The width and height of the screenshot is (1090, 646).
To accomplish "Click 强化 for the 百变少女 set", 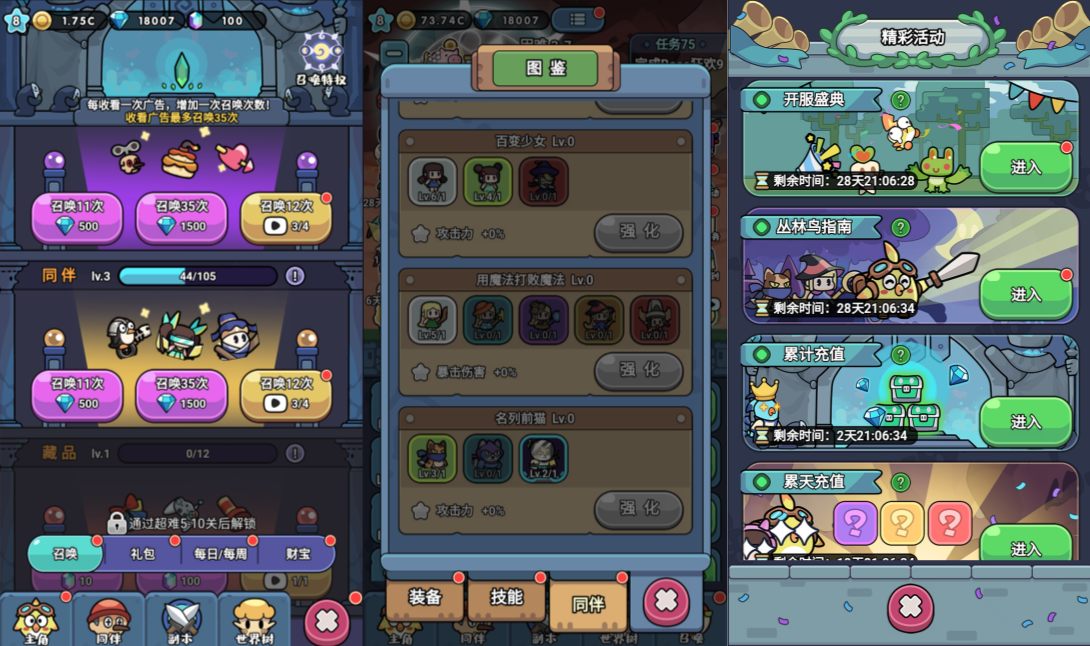I will [639, 232].
